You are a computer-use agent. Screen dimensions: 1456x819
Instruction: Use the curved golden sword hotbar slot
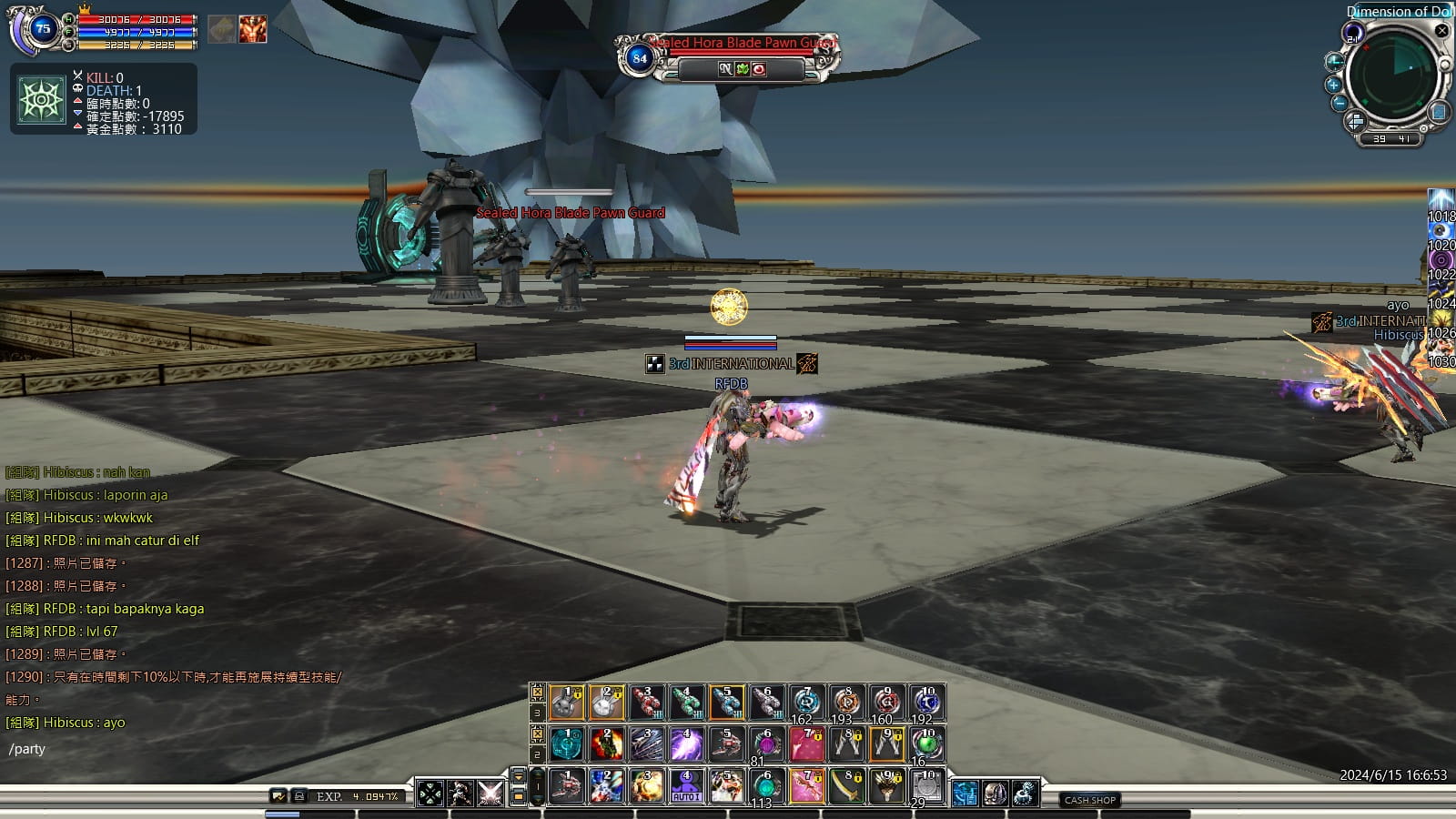tap(846, 786)
